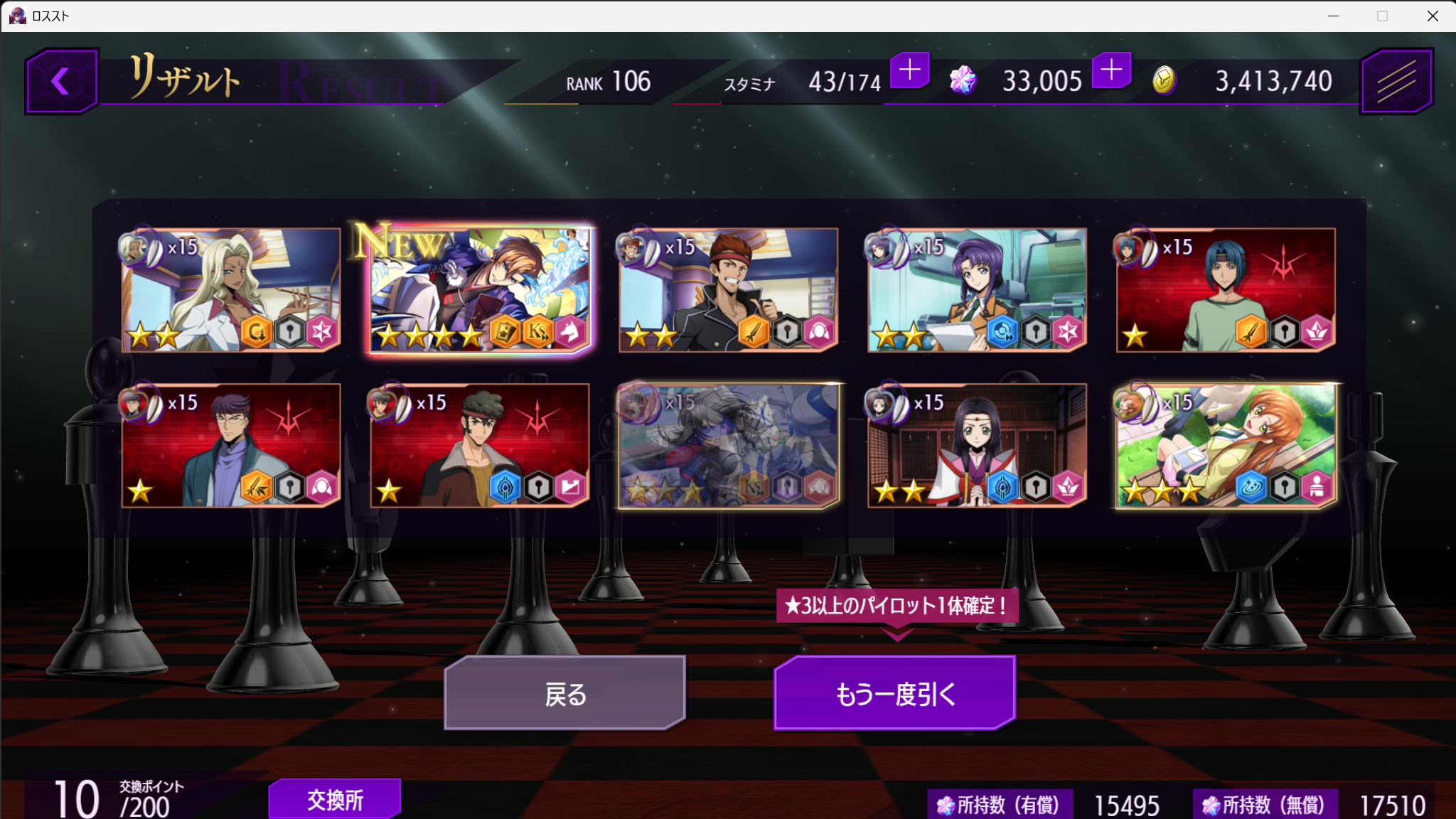Close the game window
Image resolution: width=1456 pixels, height=819 pixels.
point(1433,16)
